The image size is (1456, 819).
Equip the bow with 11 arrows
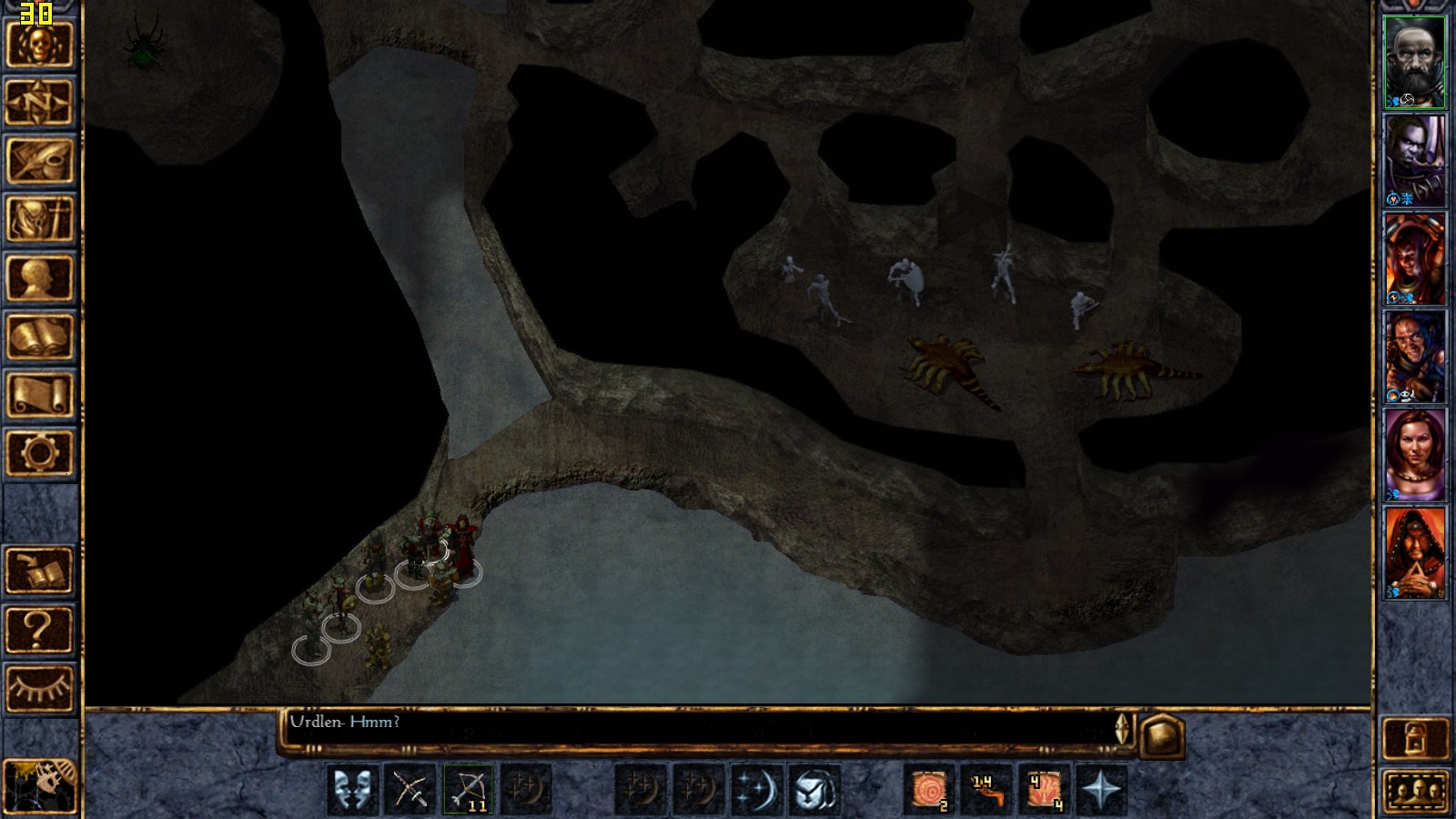click(469, 788)
